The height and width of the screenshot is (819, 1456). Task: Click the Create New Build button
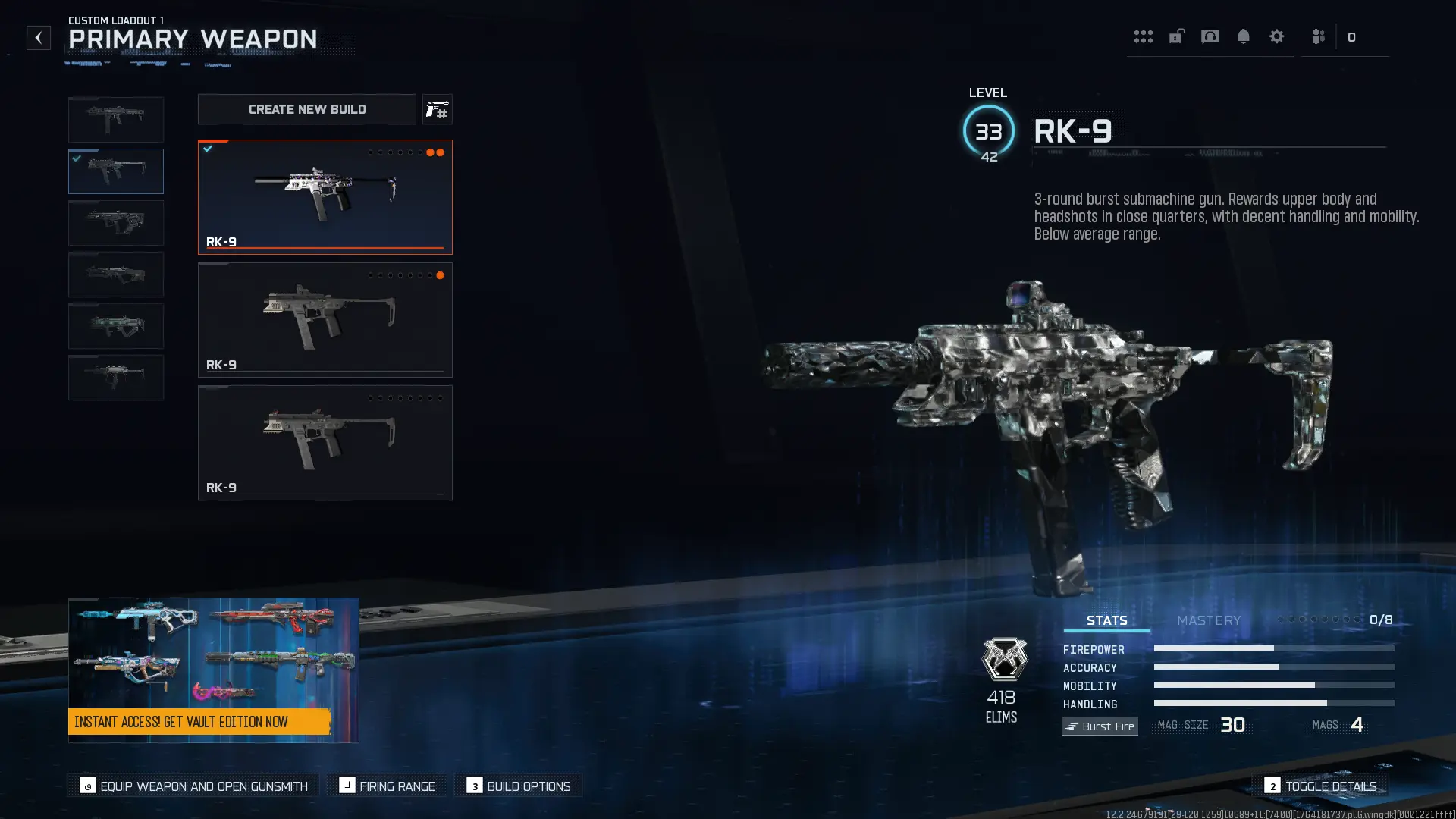pos(306,109)
